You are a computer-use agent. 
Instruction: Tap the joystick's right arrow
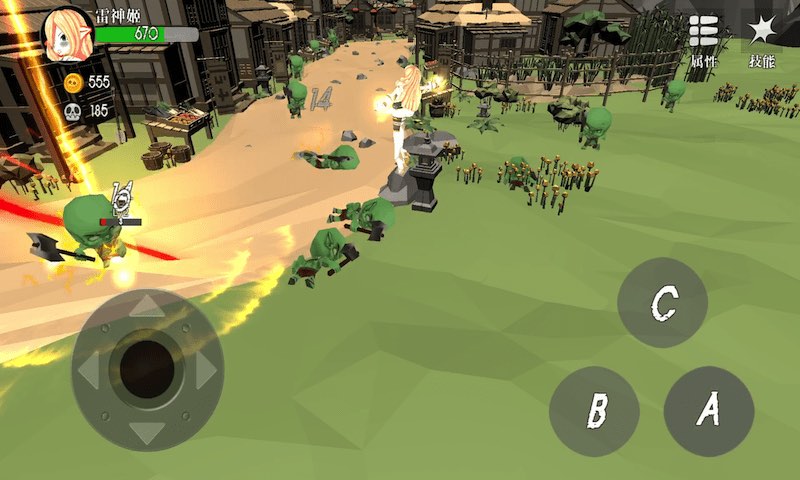(x=207, y=370)
